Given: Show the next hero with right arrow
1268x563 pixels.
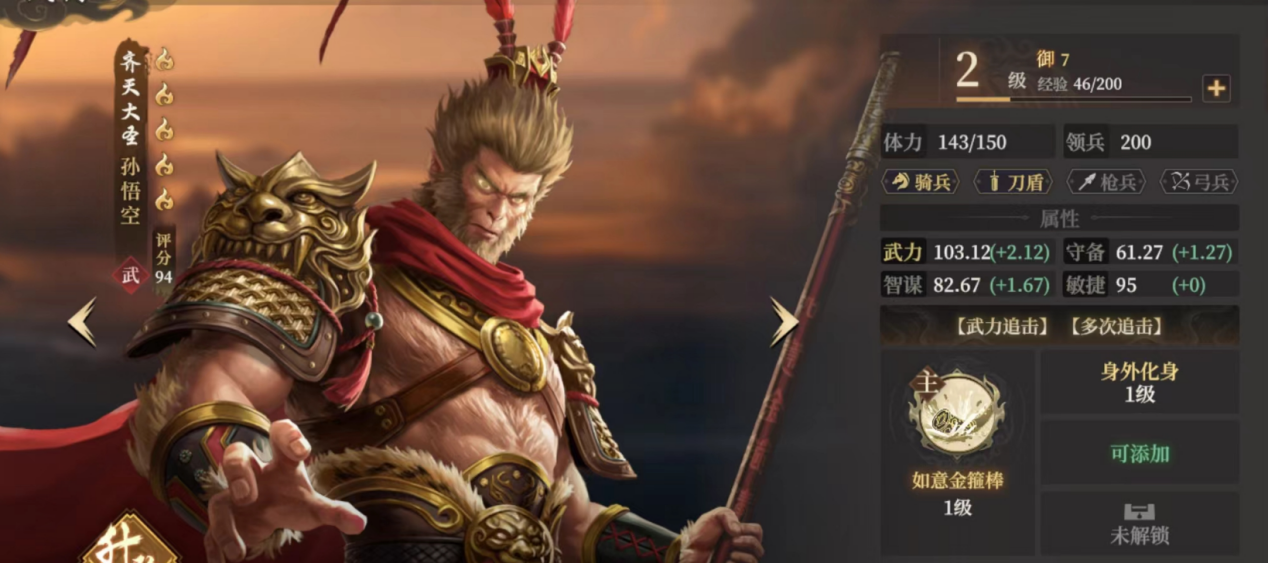Looking at the screenshot, I should tap(783, 322).
